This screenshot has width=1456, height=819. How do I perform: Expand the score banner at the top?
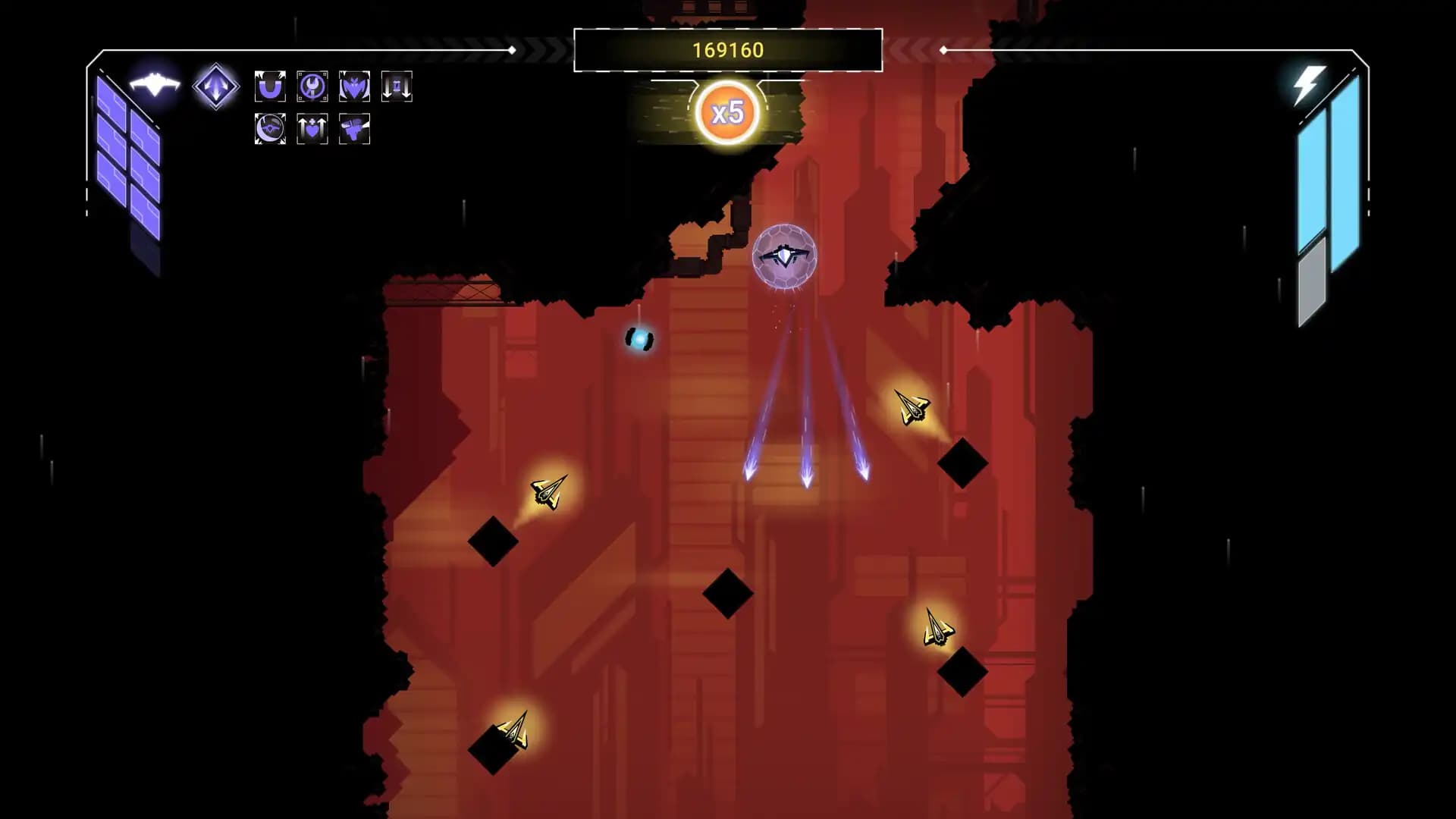[726, 52]
